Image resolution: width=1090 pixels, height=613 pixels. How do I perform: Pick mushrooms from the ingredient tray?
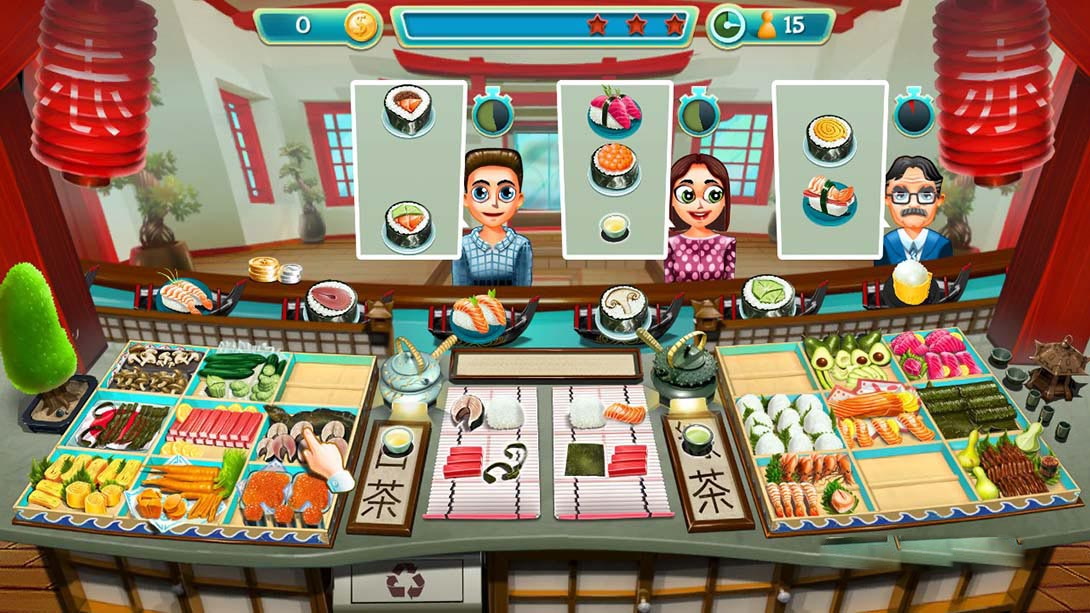(x=152, y=368)
